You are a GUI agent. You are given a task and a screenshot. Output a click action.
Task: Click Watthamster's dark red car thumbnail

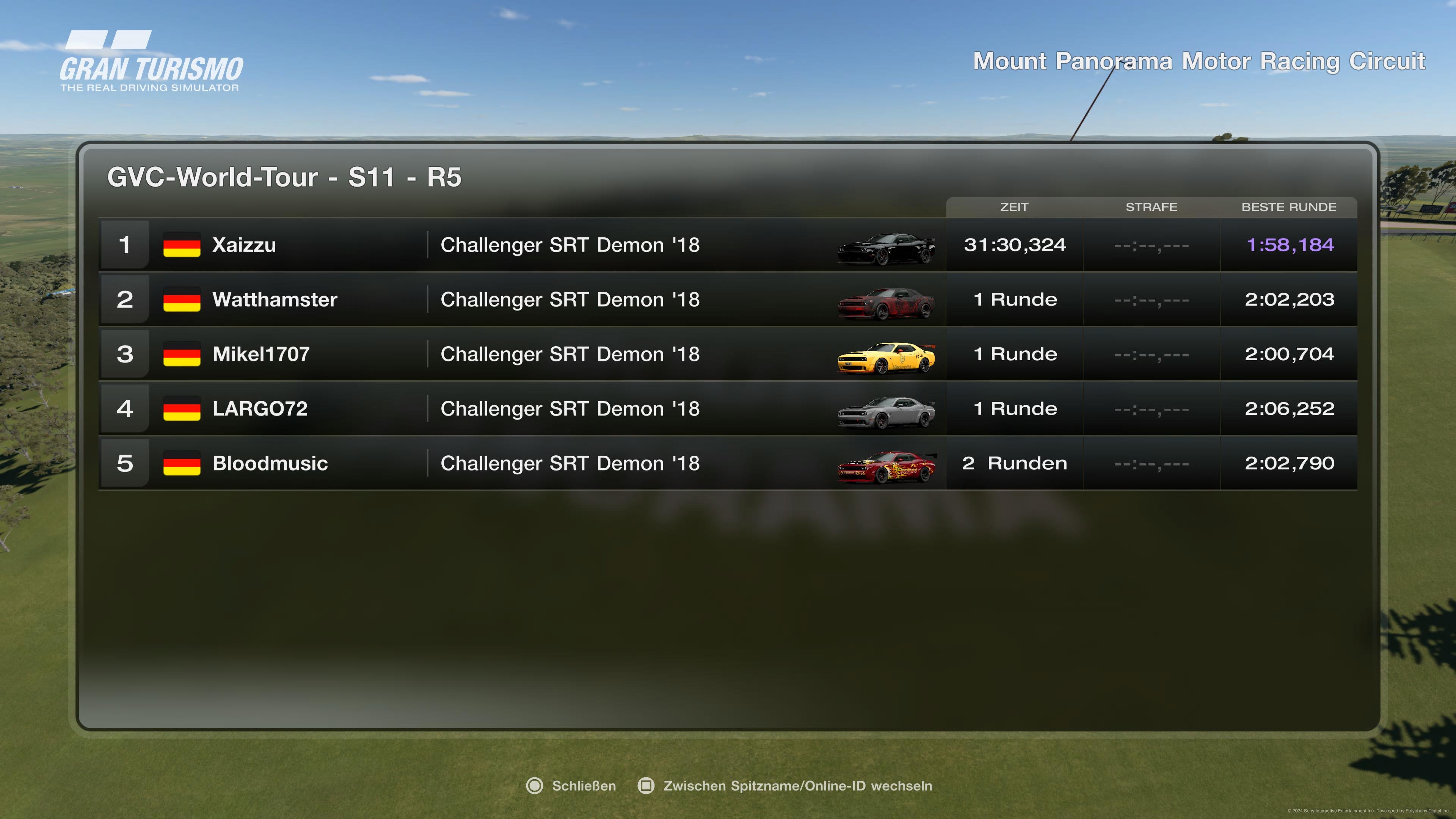point(886,303)
